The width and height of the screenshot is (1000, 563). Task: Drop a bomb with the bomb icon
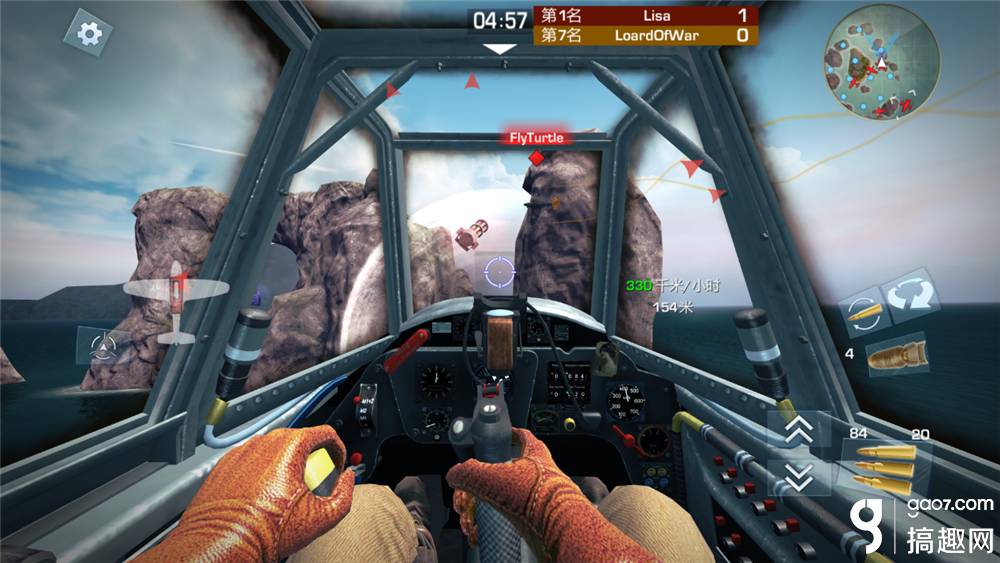tap(895, 357)
